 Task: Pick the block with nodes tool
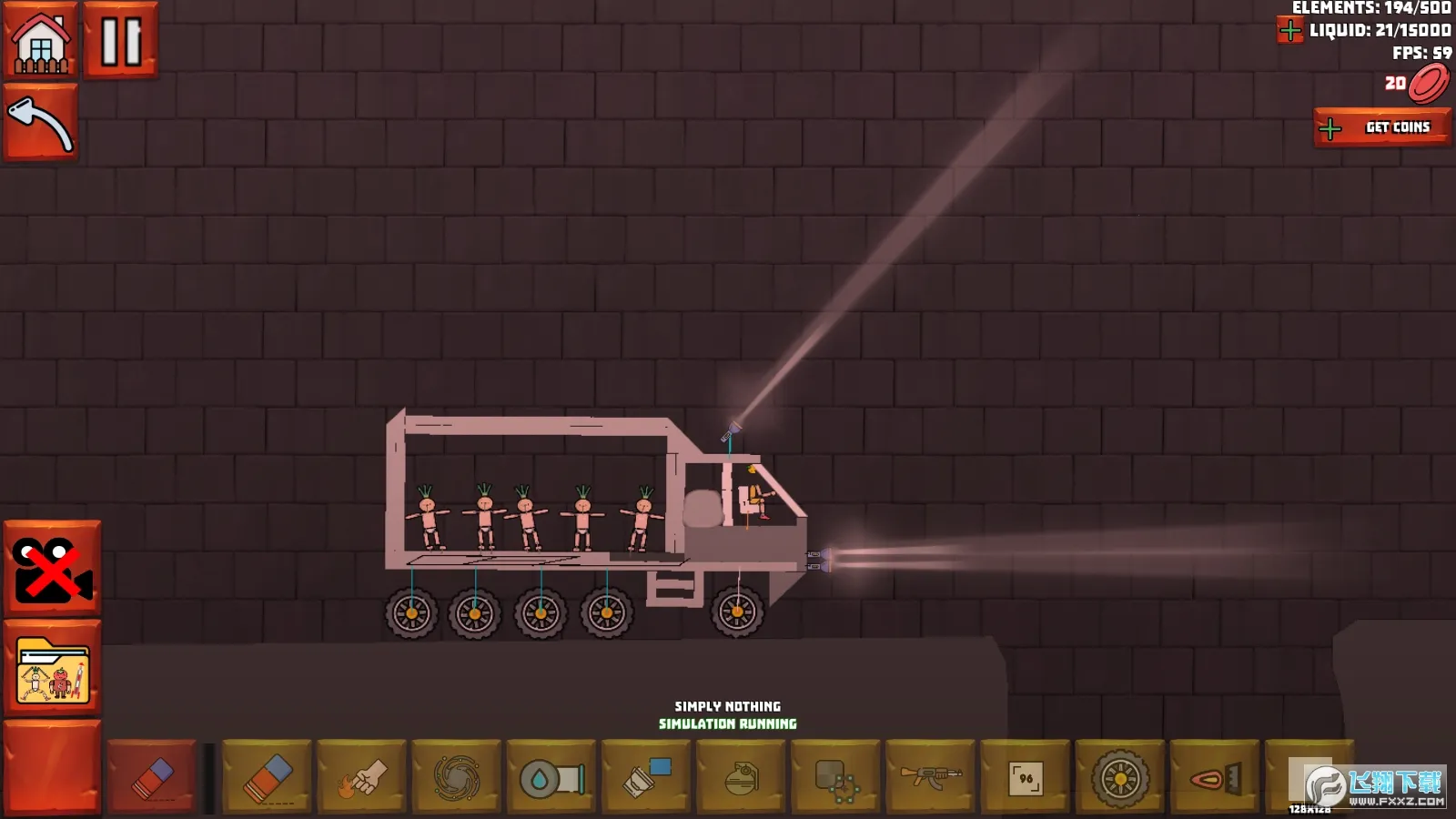pyautogui.click(x=835, y=778)
